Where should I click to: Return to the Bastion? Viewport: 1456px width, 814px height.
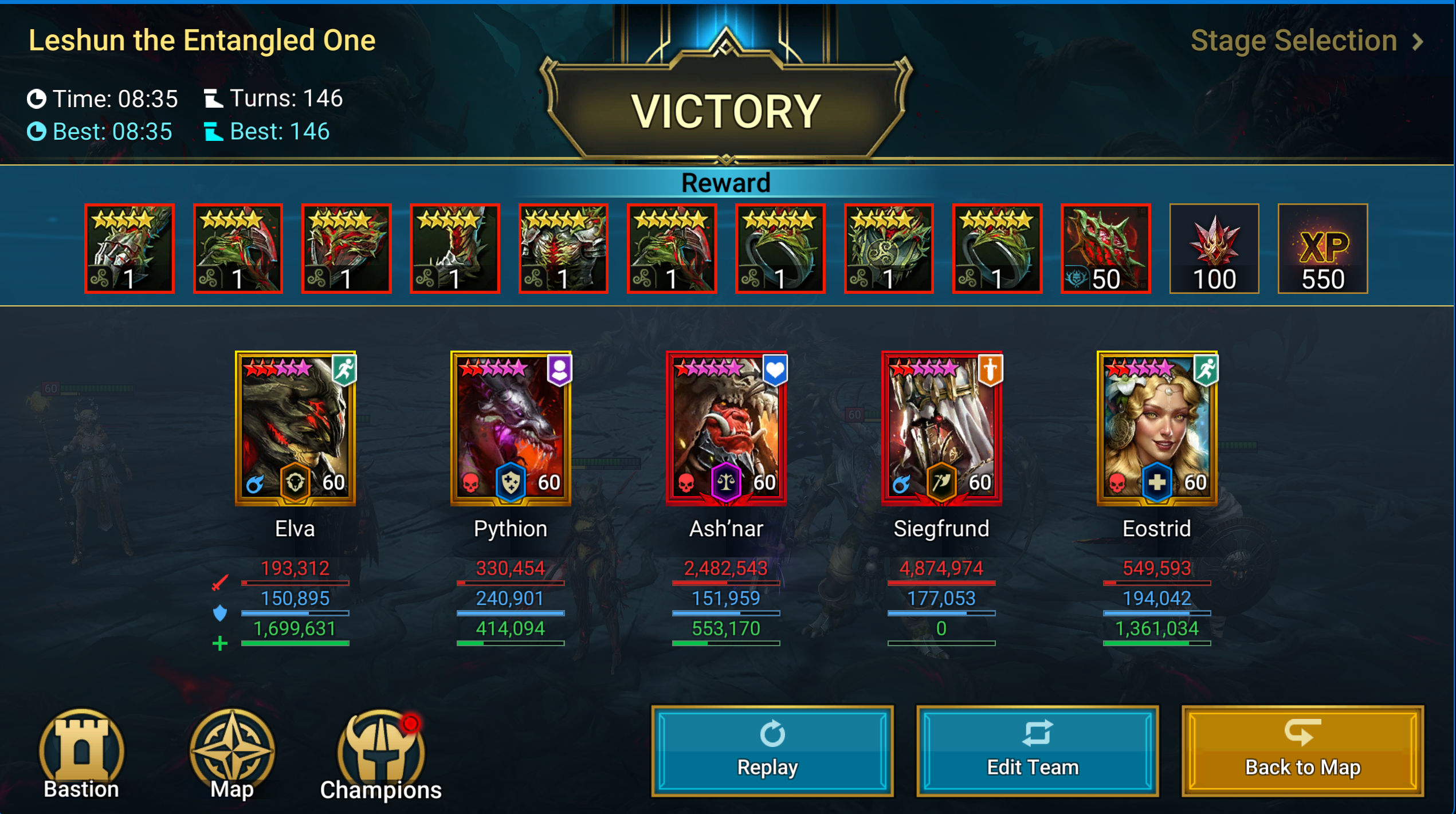[x=81, y=754]
